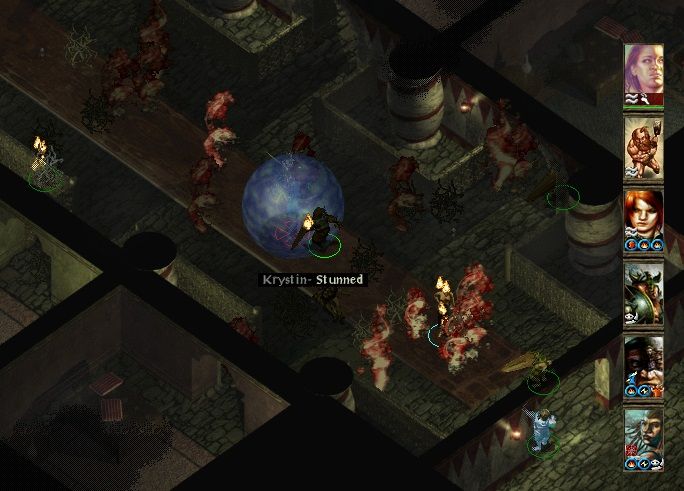Select the white-bearded old man portrait
The width and height of the screenshot is (684, 491).
(643, 434)
